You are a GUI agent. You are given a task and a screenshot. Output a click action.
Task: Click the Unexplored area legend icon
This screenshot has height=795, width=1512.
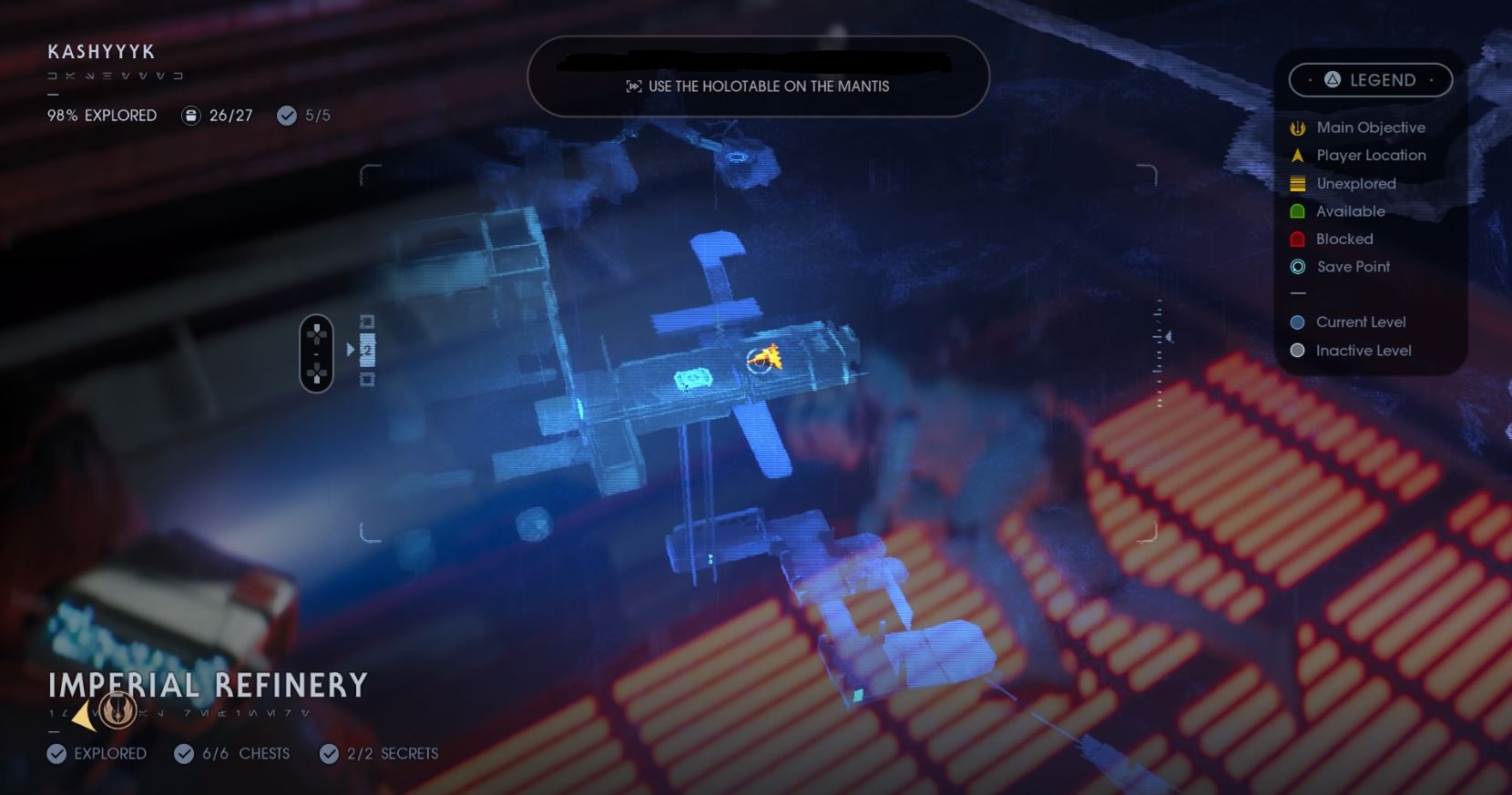pos(1297,183)
